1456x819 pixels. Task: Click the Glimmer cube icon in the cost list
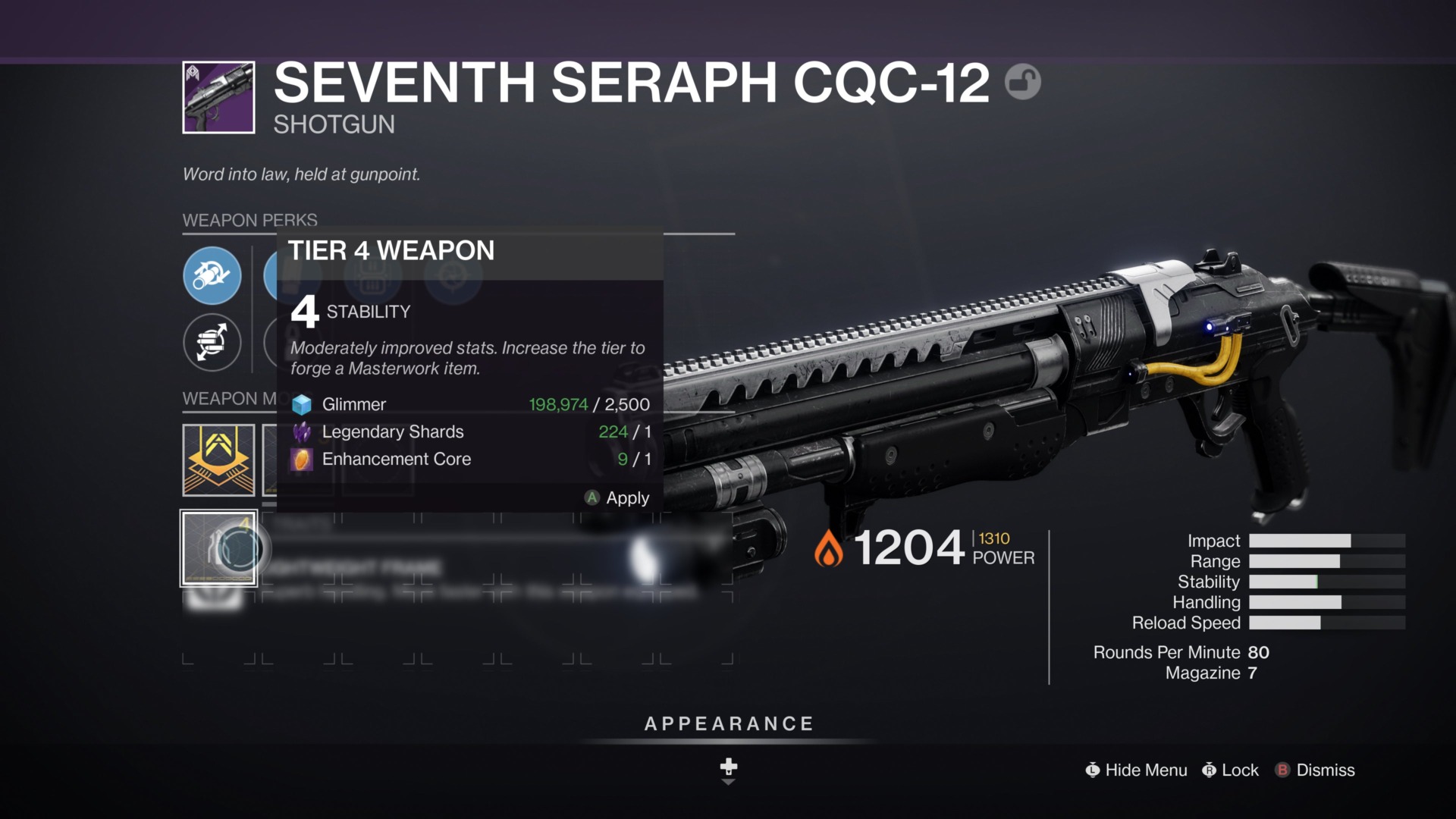point(302,404)
